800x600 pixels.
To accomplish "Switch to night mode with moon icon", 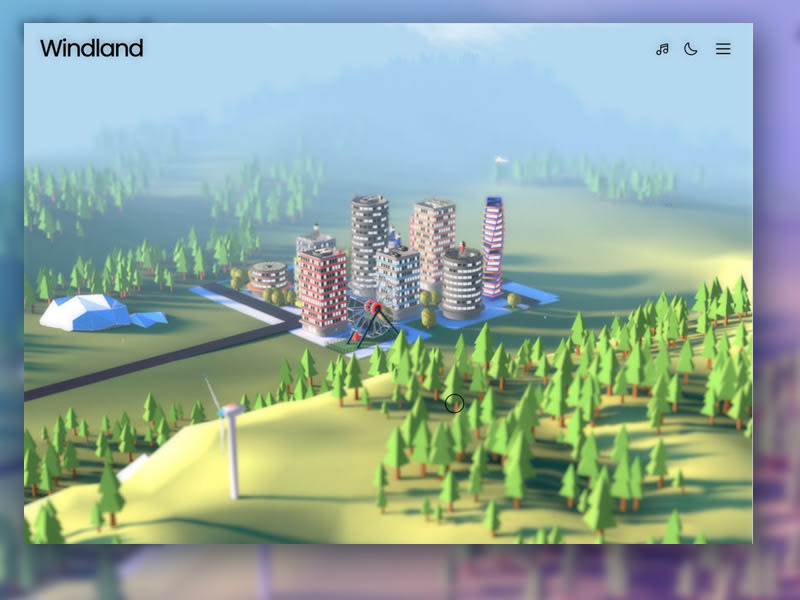I will pyautogui.click(x=691, y=49).
